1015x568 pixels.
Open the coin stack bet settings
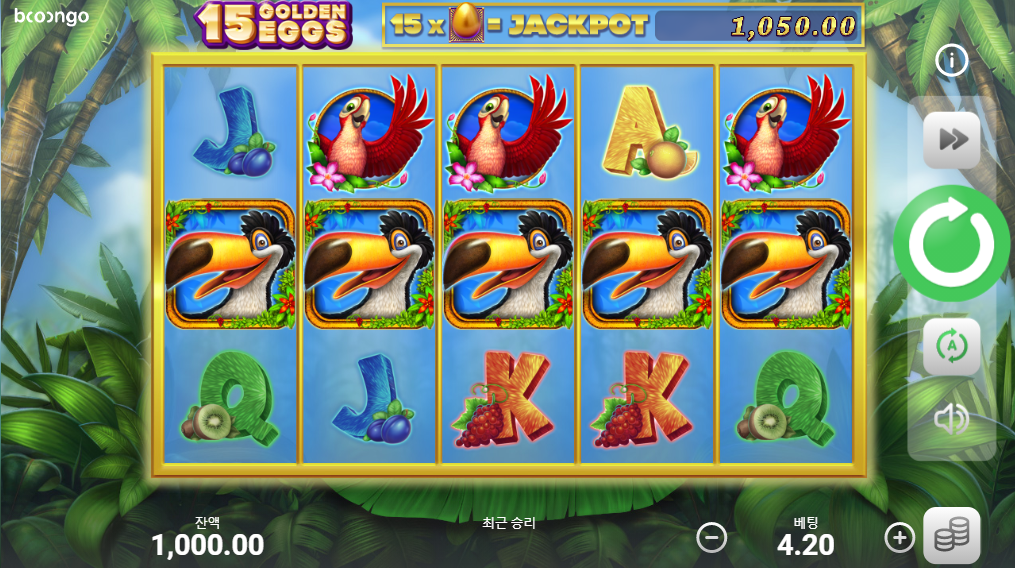(951, 537)
